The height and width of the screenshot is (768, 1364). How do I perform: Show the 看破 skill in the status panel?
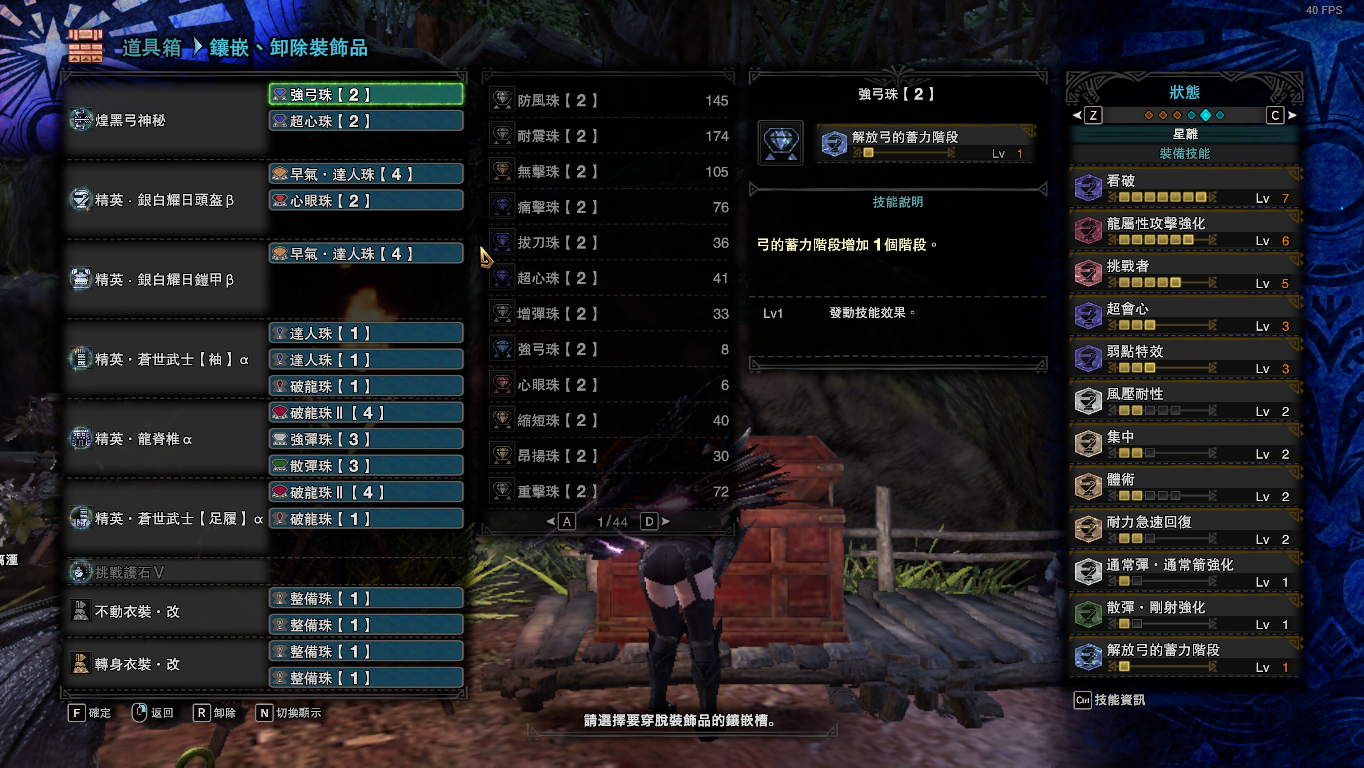(x=1184, y=189)
